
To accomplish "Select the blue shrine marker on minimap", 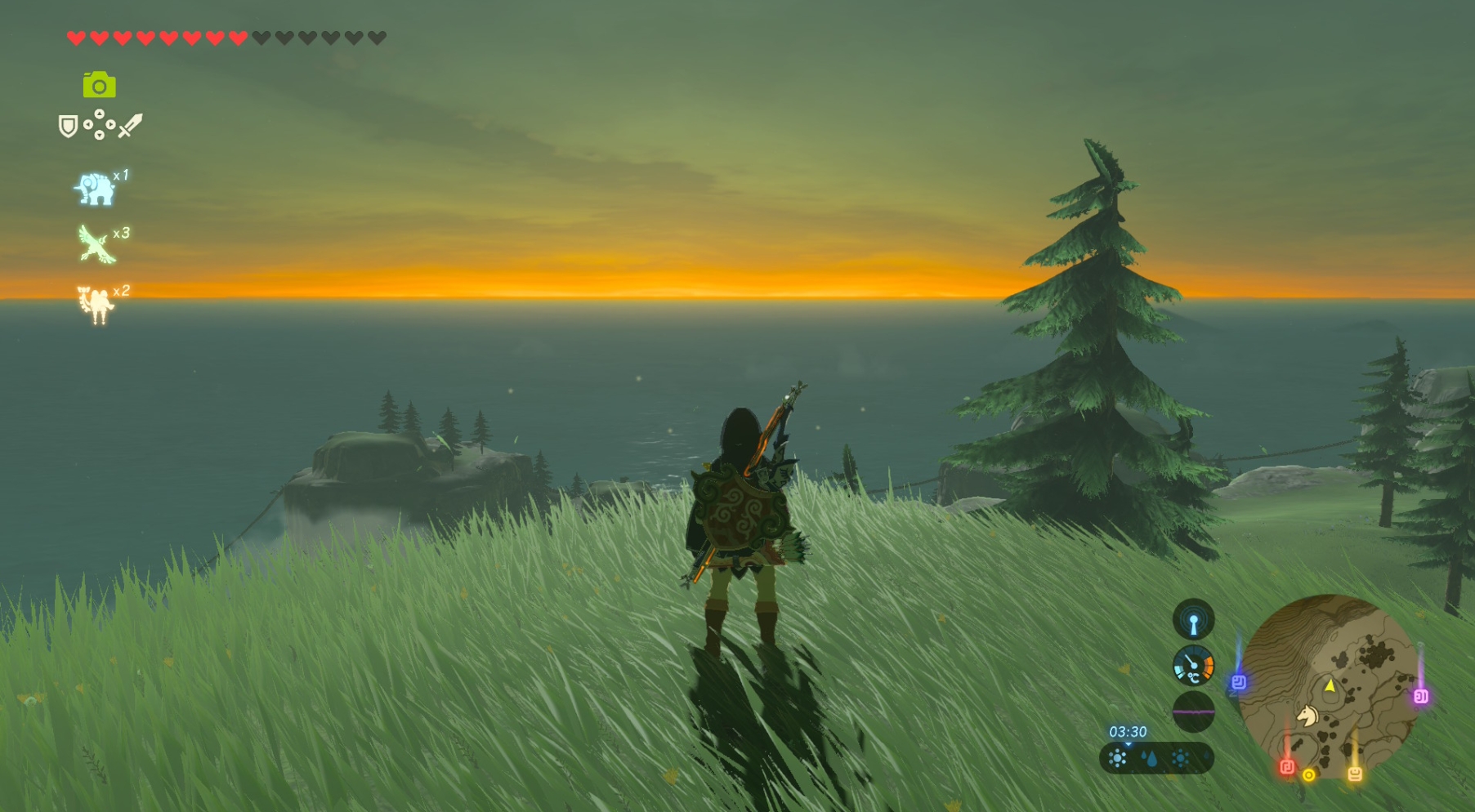I will [x=1239, y=682].
